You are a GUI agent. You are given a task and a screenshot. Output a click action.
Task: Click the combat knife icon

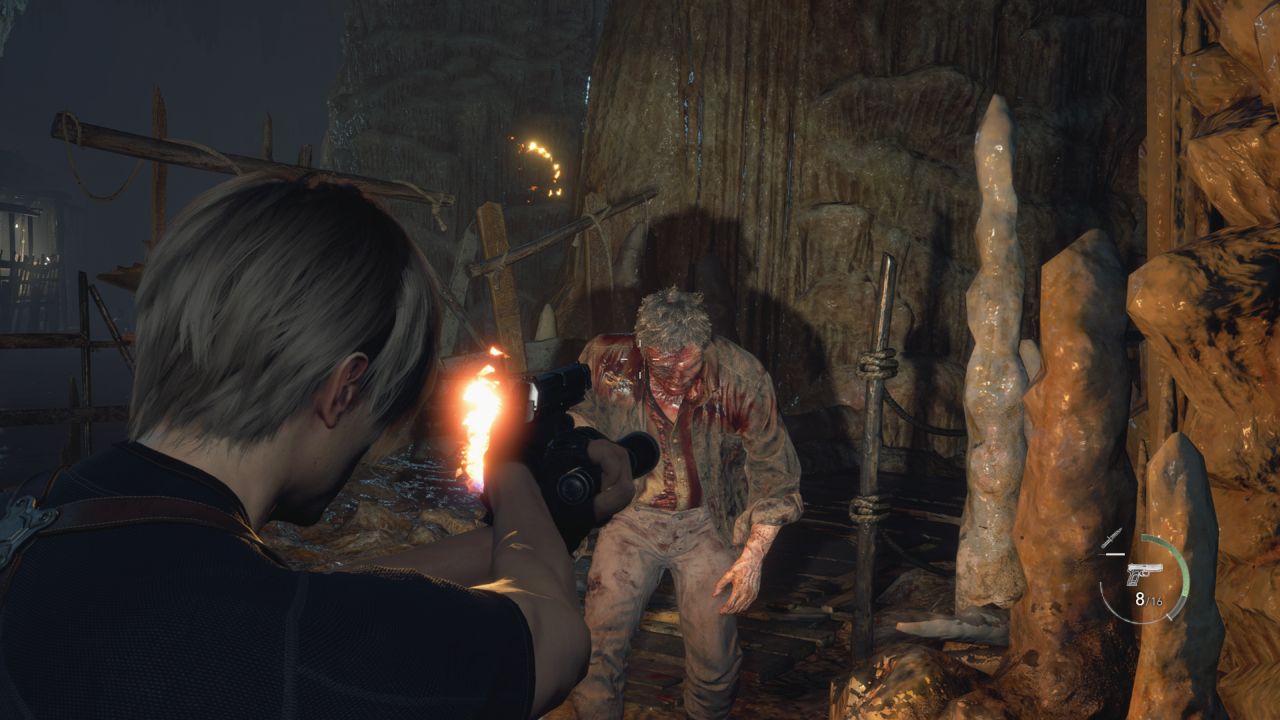tap(1112, 538)
